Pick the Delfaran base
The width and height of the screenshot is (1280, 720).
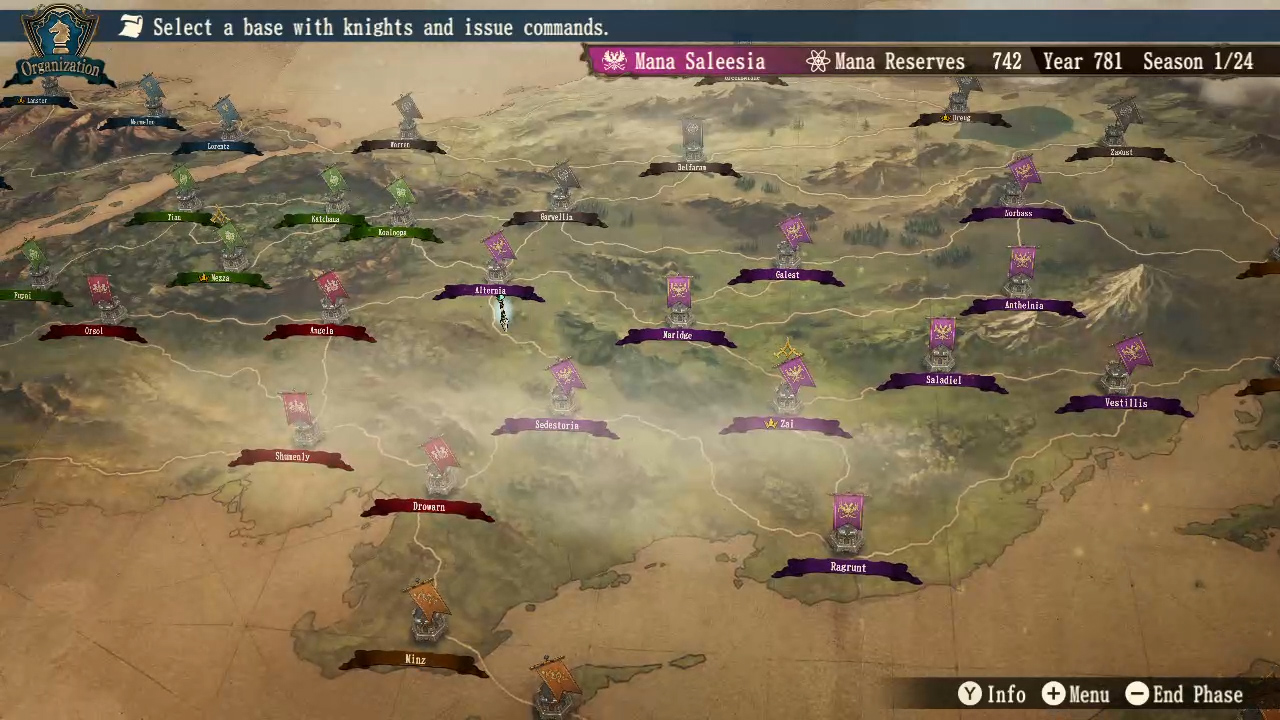(692, 168)
